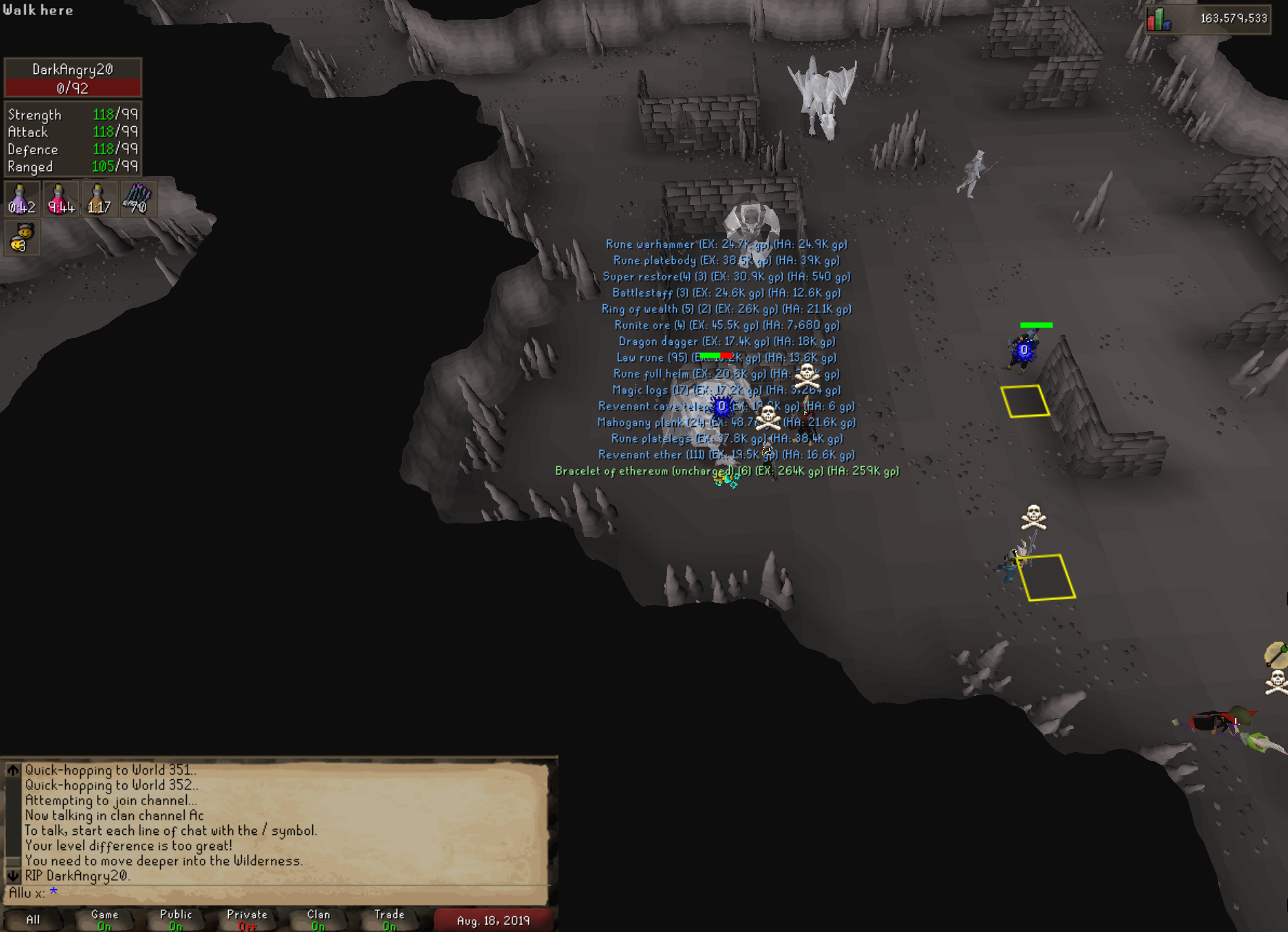Viewport: 1288px width, 932px height.
Task: Select the Public chat tab
Action: point(176,920)
